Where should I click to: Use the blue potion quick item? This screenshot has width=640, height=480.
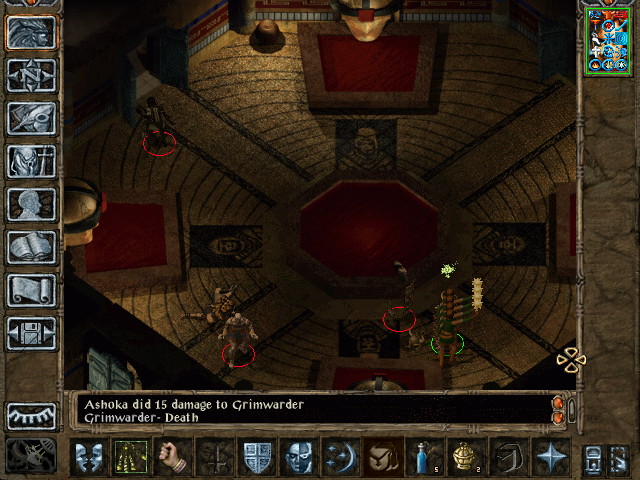(425, 456)
